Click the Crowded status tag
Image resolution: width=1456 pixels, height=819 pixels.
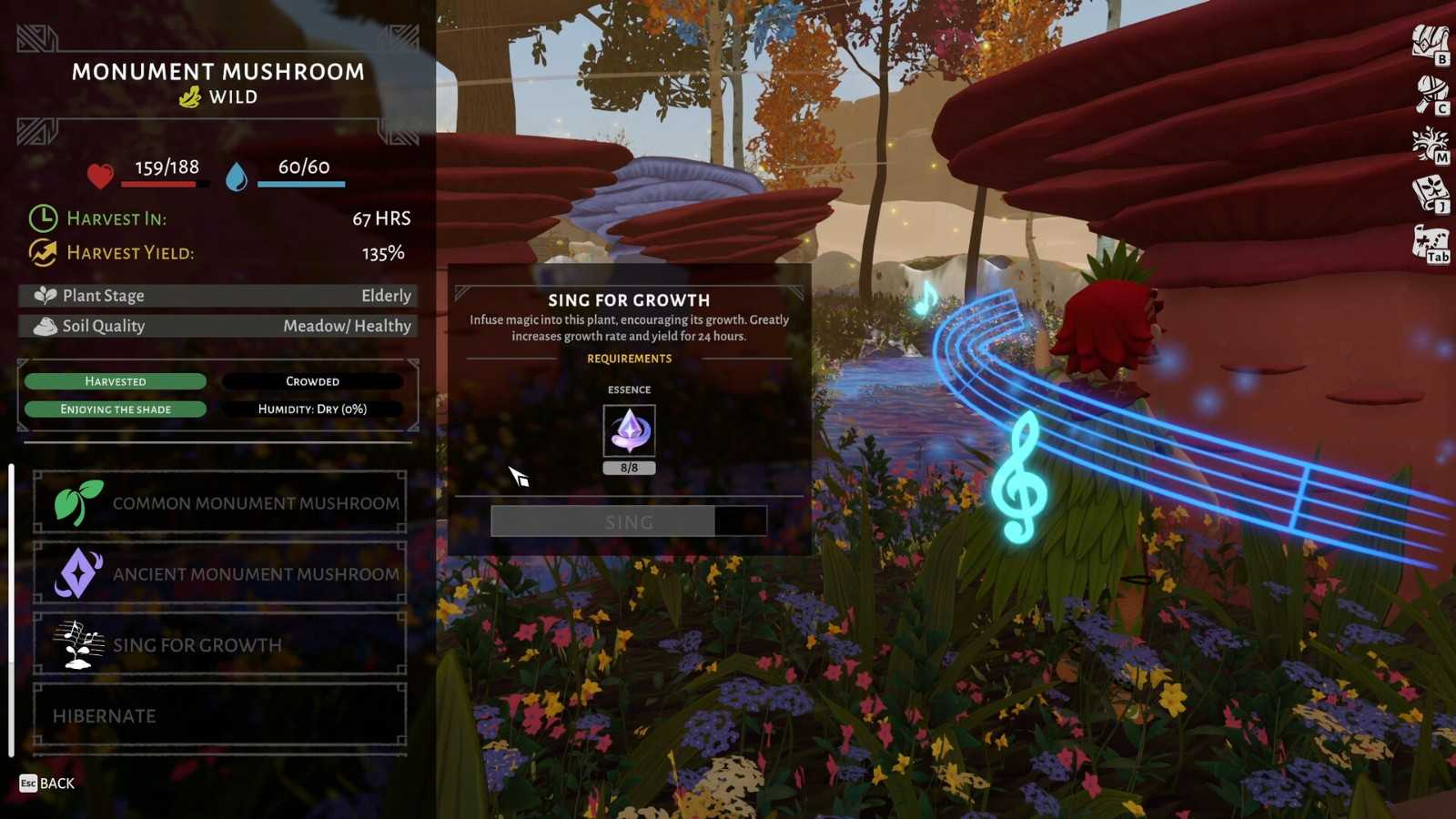(312, 381)
